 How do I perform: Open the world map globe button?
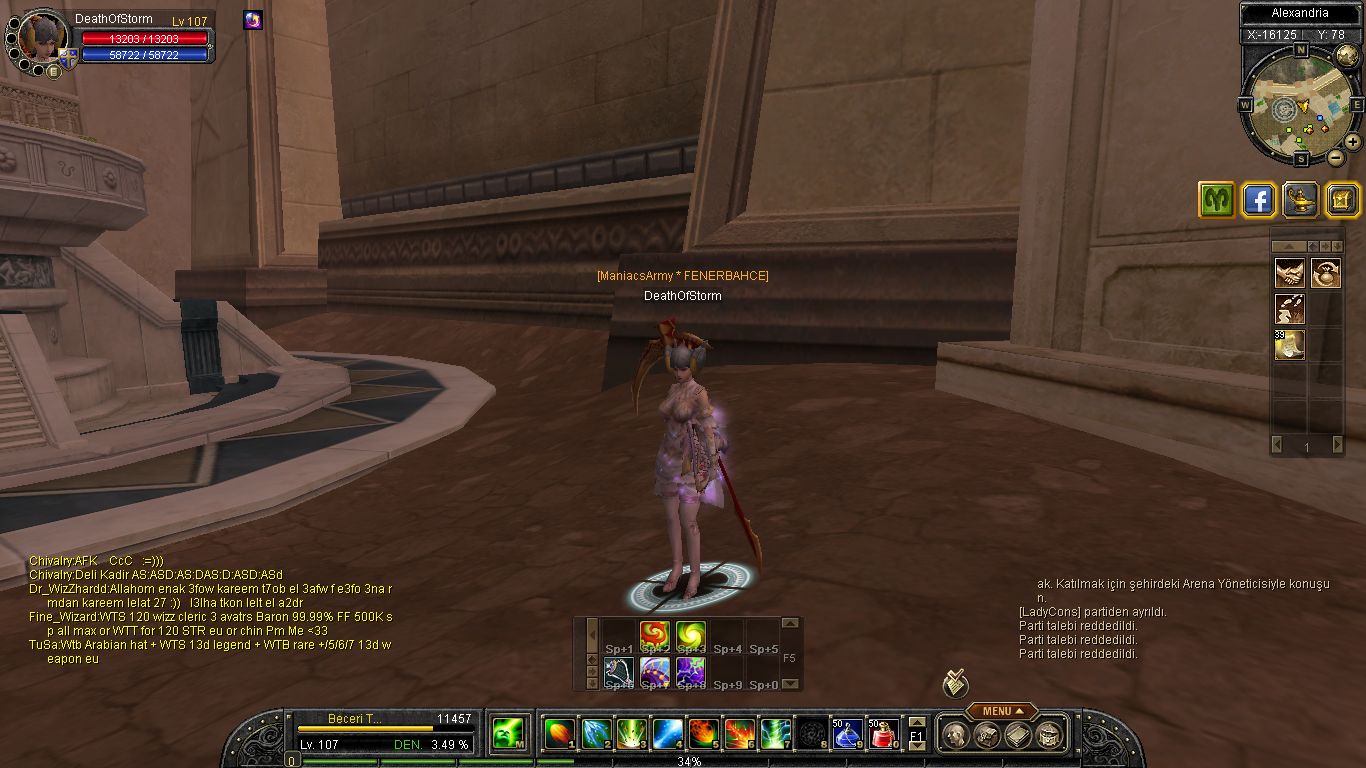pos(1346,56)
